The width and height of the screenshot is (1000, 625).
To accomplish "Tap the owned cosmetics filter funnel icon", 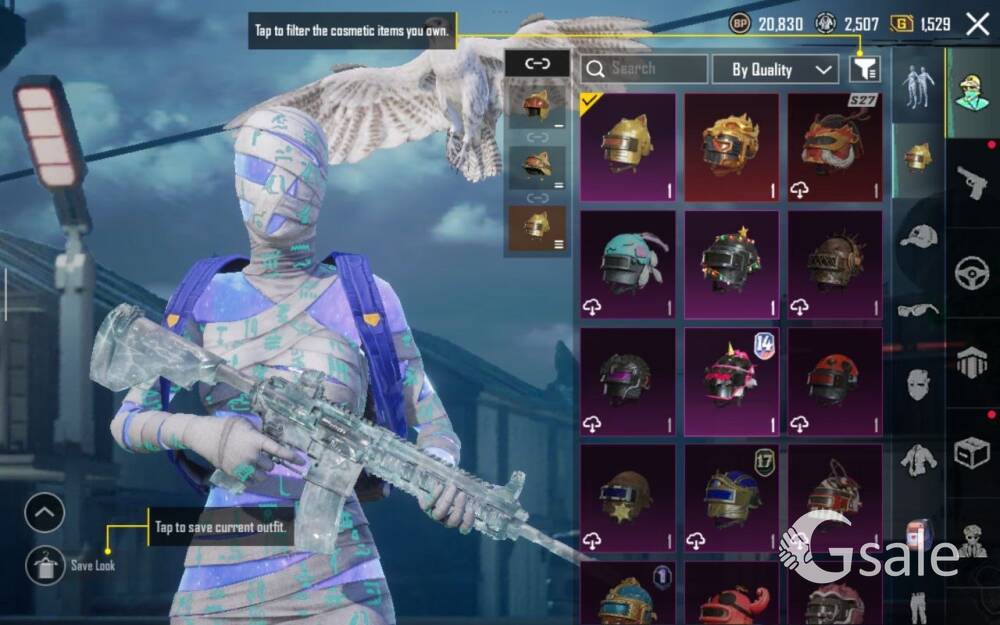I will click(x=865, y=69).
